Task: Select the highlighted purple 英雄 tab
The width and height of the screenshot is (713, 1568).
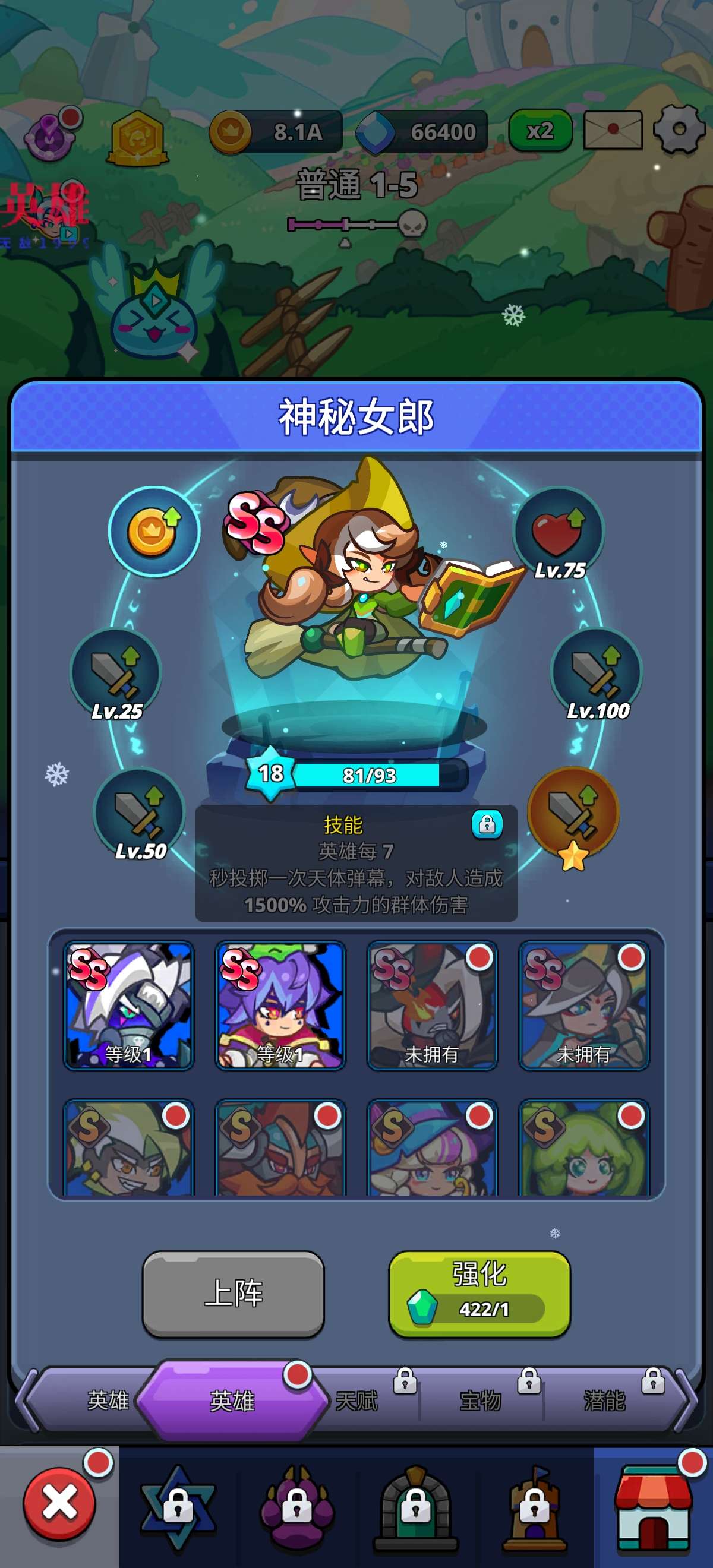Action: tap(232, 1401)
